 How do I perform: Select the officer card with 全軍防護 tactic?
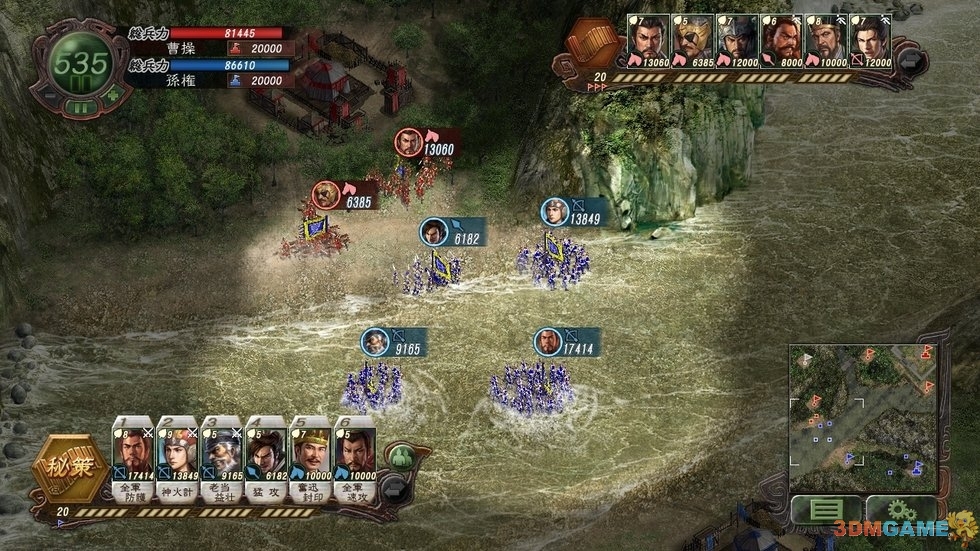click(x=133, y=455)
